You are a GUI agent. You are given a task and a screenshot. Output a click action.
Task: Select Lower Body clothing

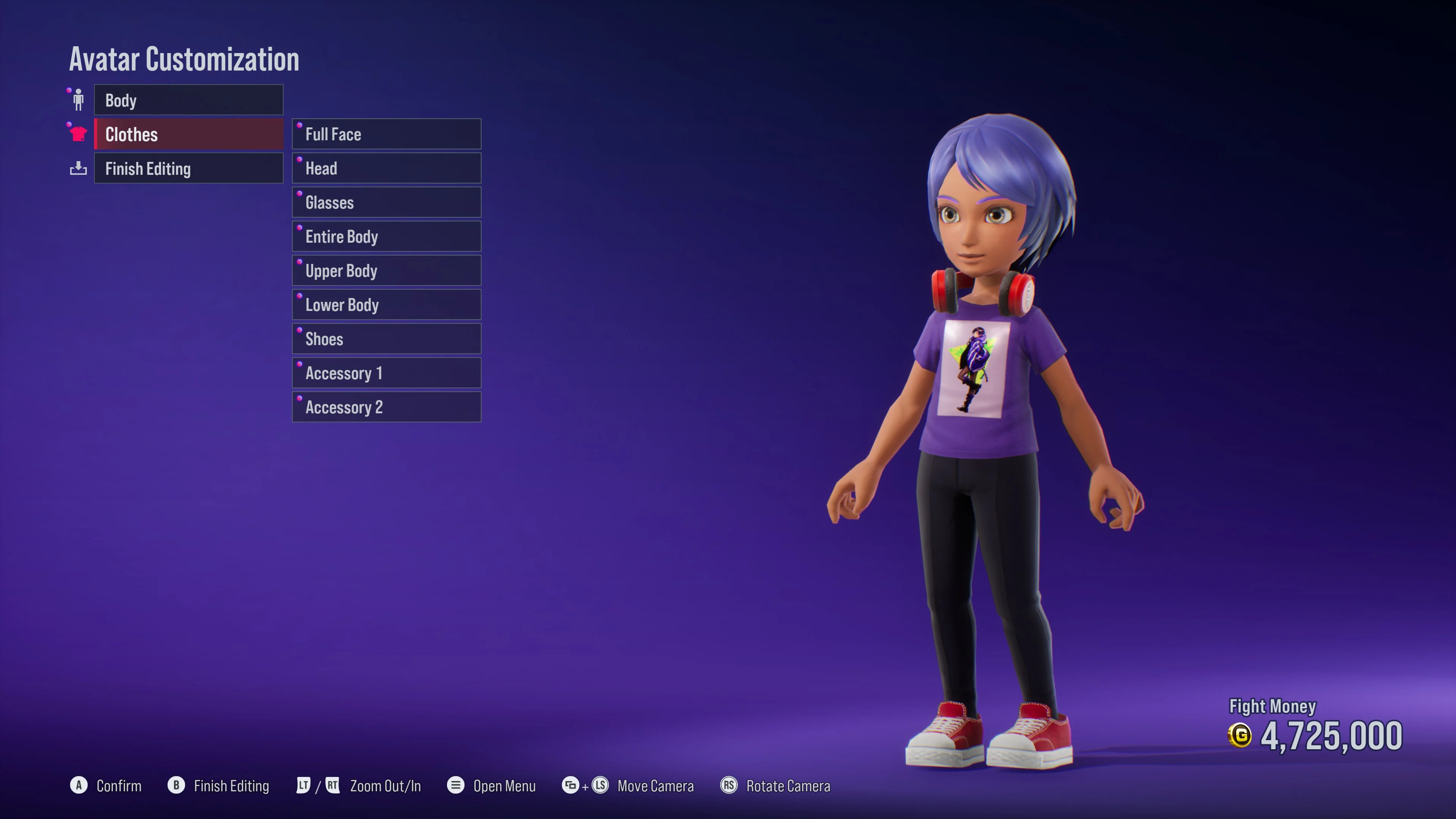(x=387, y=304)
